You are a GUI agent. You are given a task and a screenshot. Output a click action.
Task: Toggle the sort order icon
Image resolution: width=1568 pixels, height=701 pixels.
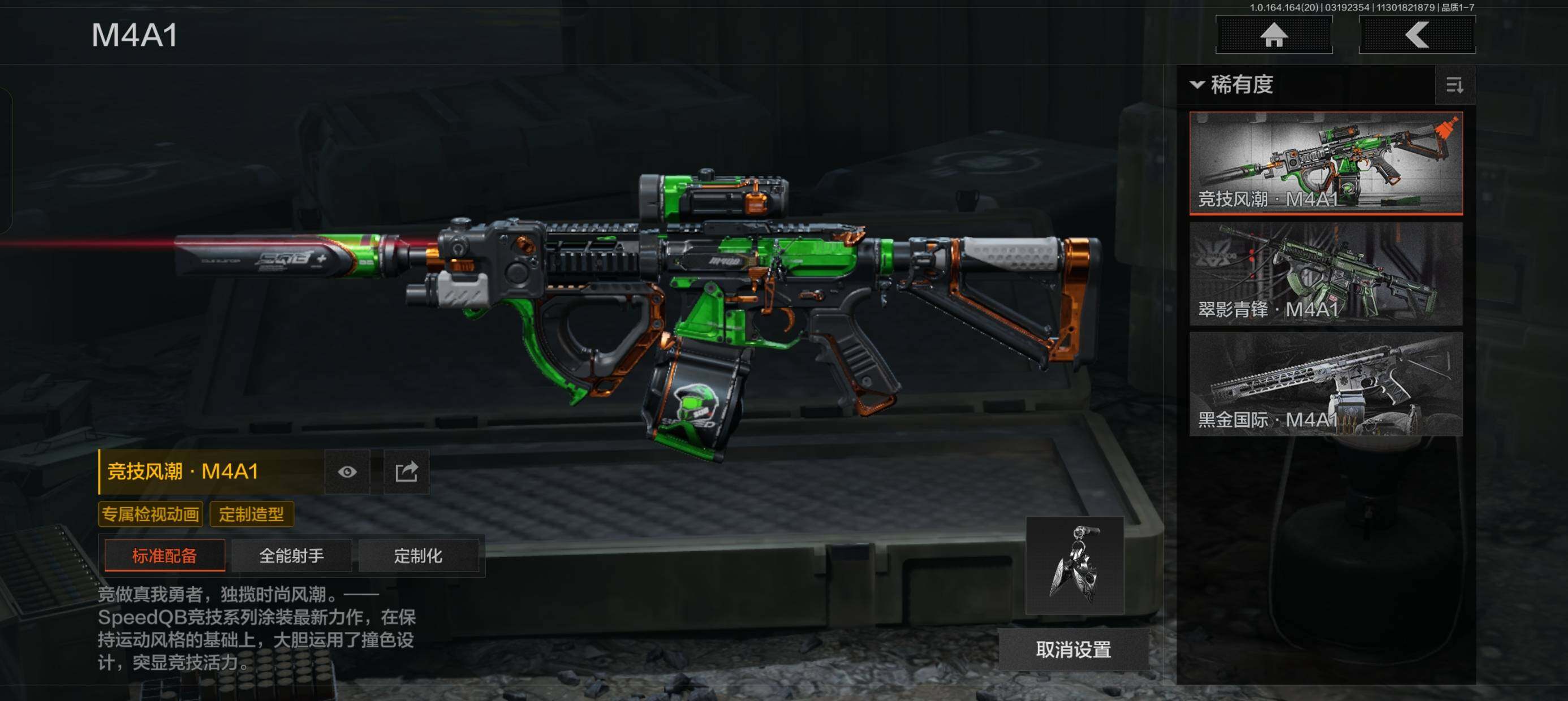pos(1454,85)
